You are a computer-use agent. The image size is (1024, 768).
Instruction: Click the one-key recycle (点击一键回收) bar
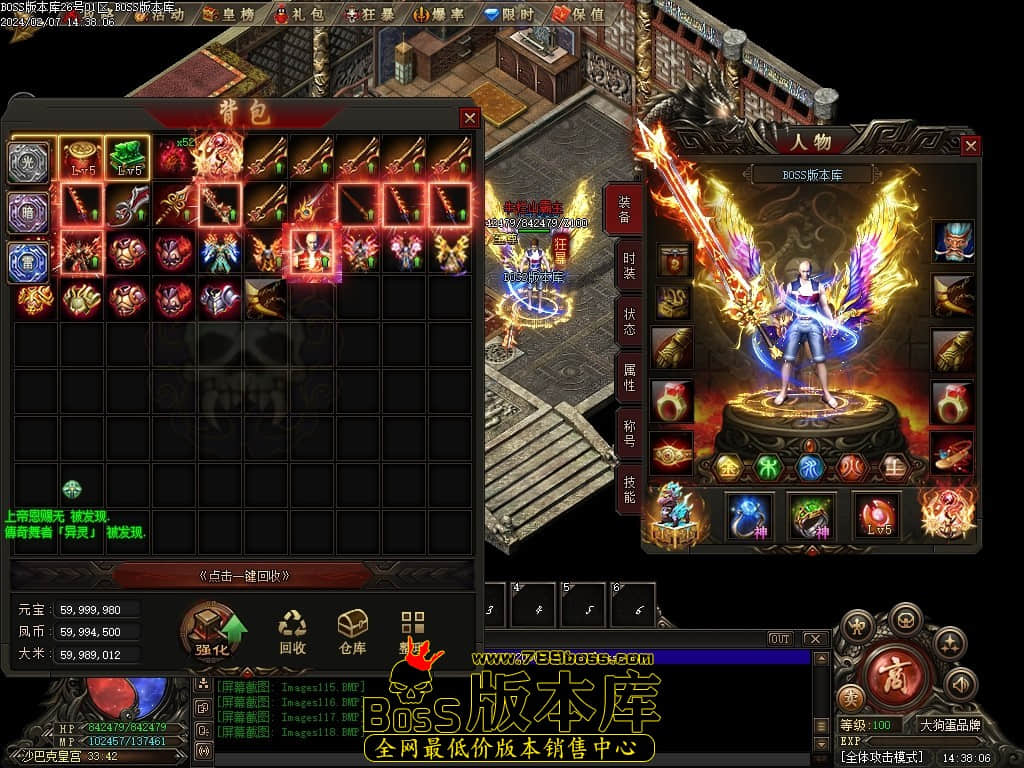click(245, 575)
